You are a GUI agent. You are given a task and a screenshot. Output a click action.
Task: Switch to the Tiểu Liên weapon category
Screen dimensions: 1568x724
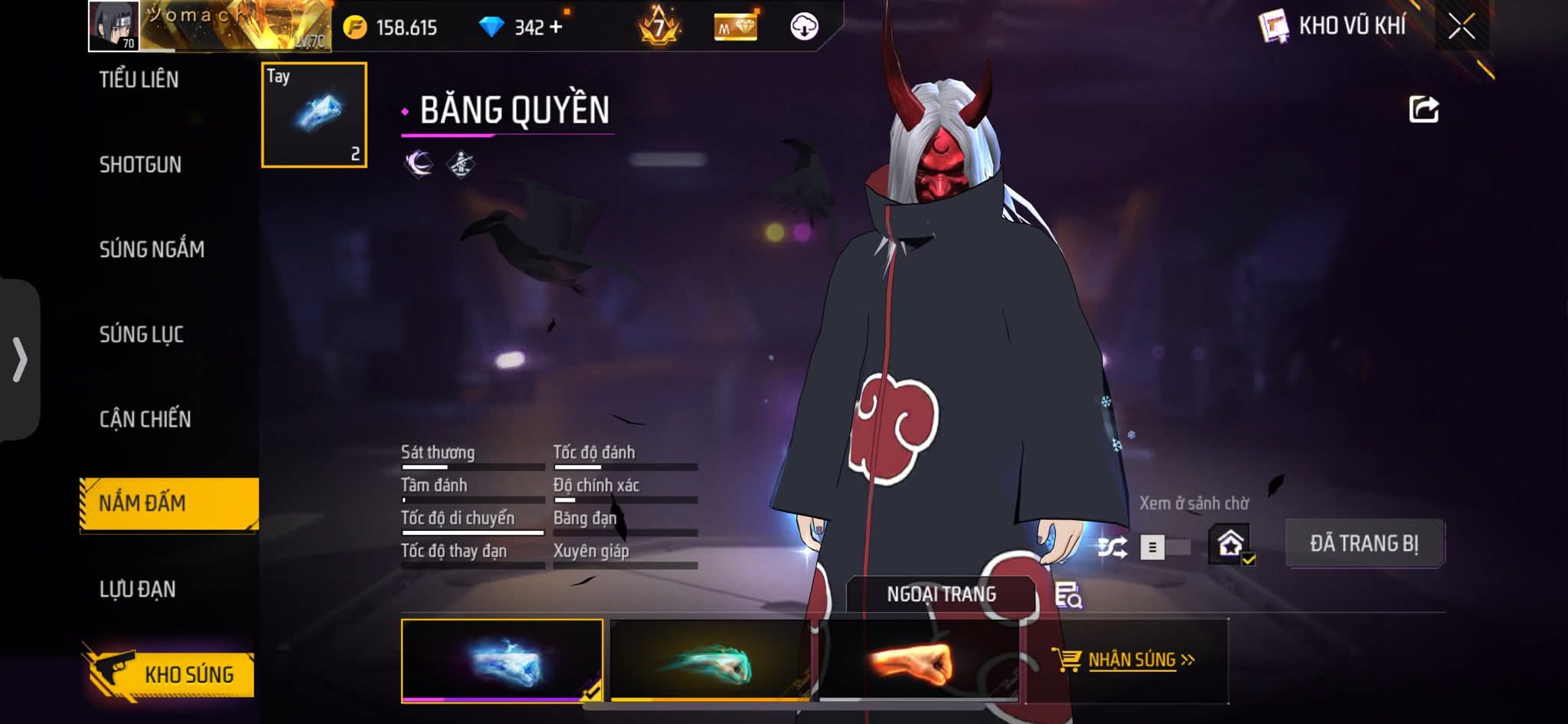[x=139, y=80]
